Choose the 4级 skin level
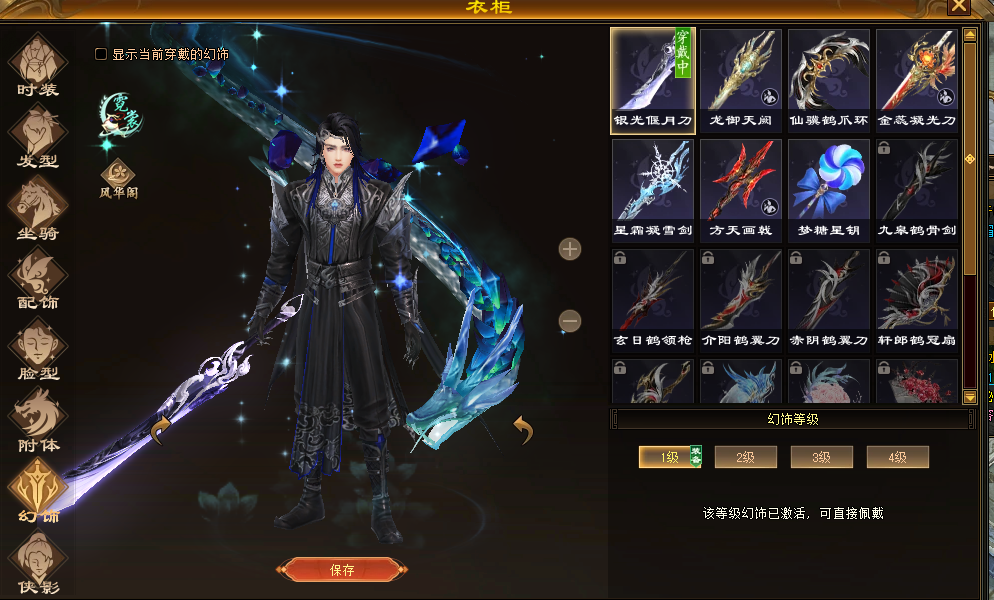Image resolution: width=994 pixels, height=600 pixels. 898,457
